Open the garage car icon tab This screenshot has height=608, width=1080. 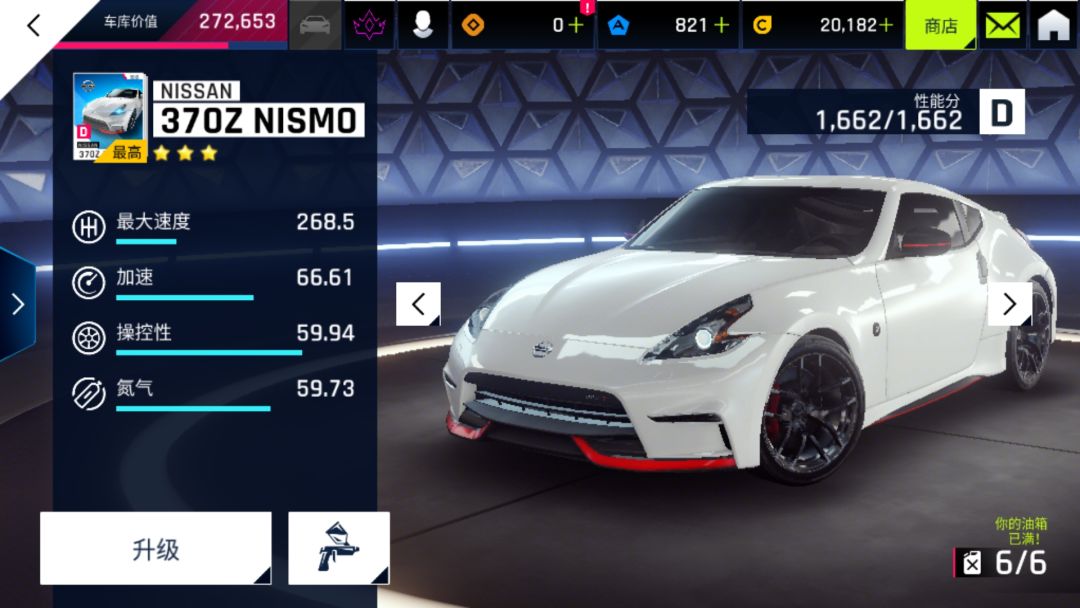pos(315,25)
